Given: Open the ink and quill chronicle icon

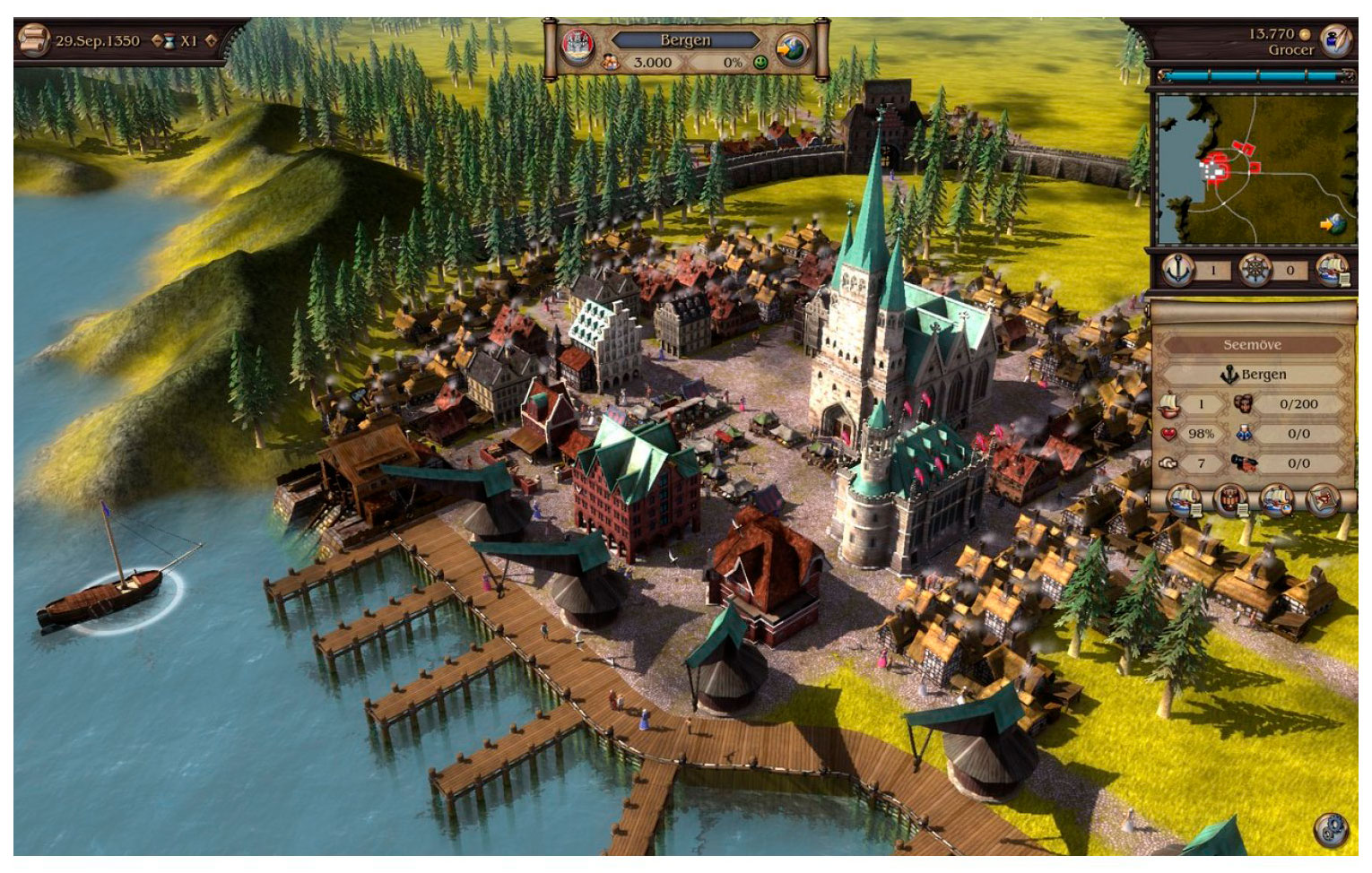Looking at the screenshot, I should (1336, 40).
